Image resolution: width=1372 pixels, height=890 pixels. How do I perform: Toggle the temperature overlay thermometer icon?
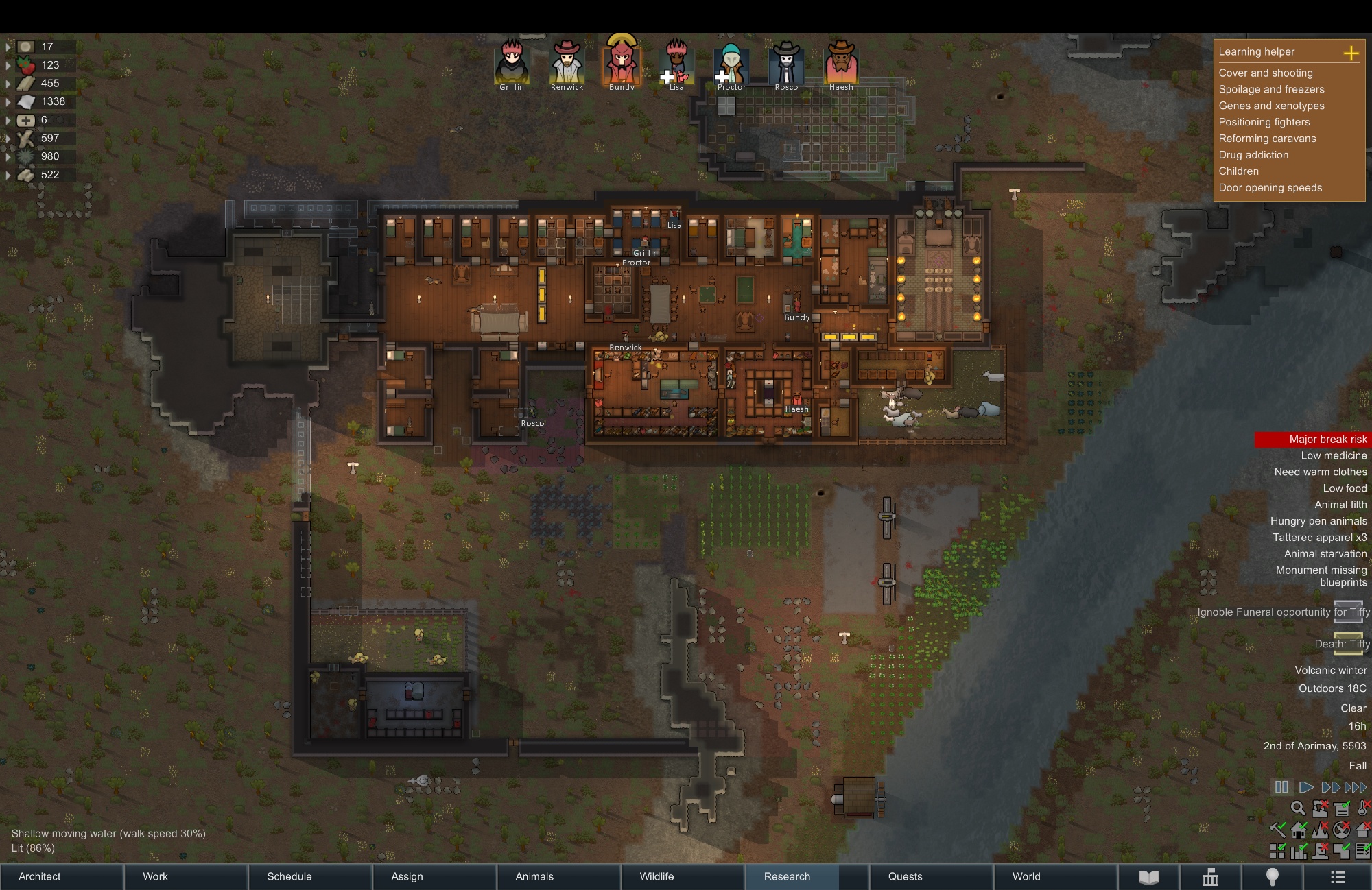coord(1363,808)
